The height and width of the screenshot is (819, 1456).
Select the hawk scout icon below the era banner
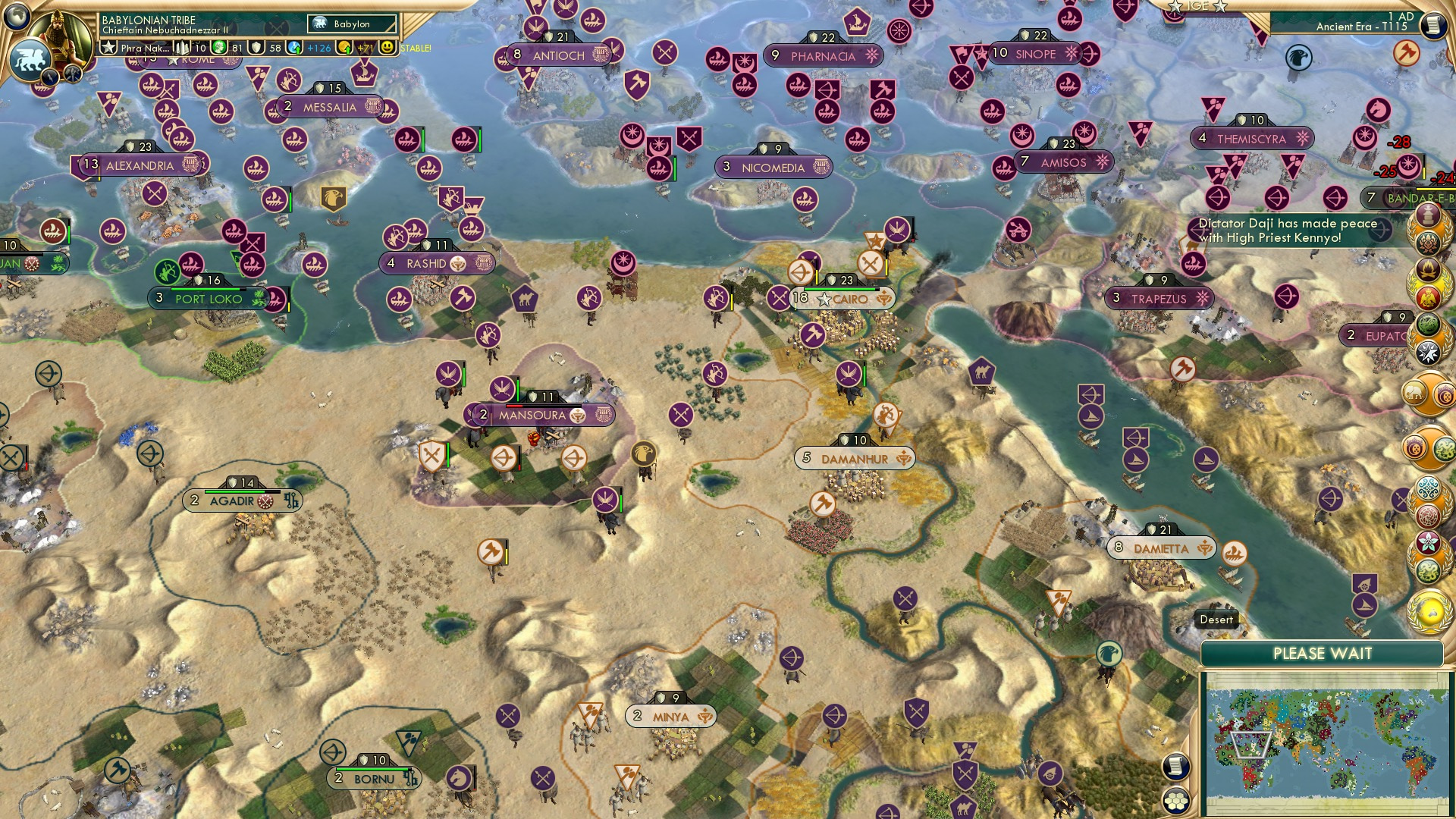coord(1299,58)
